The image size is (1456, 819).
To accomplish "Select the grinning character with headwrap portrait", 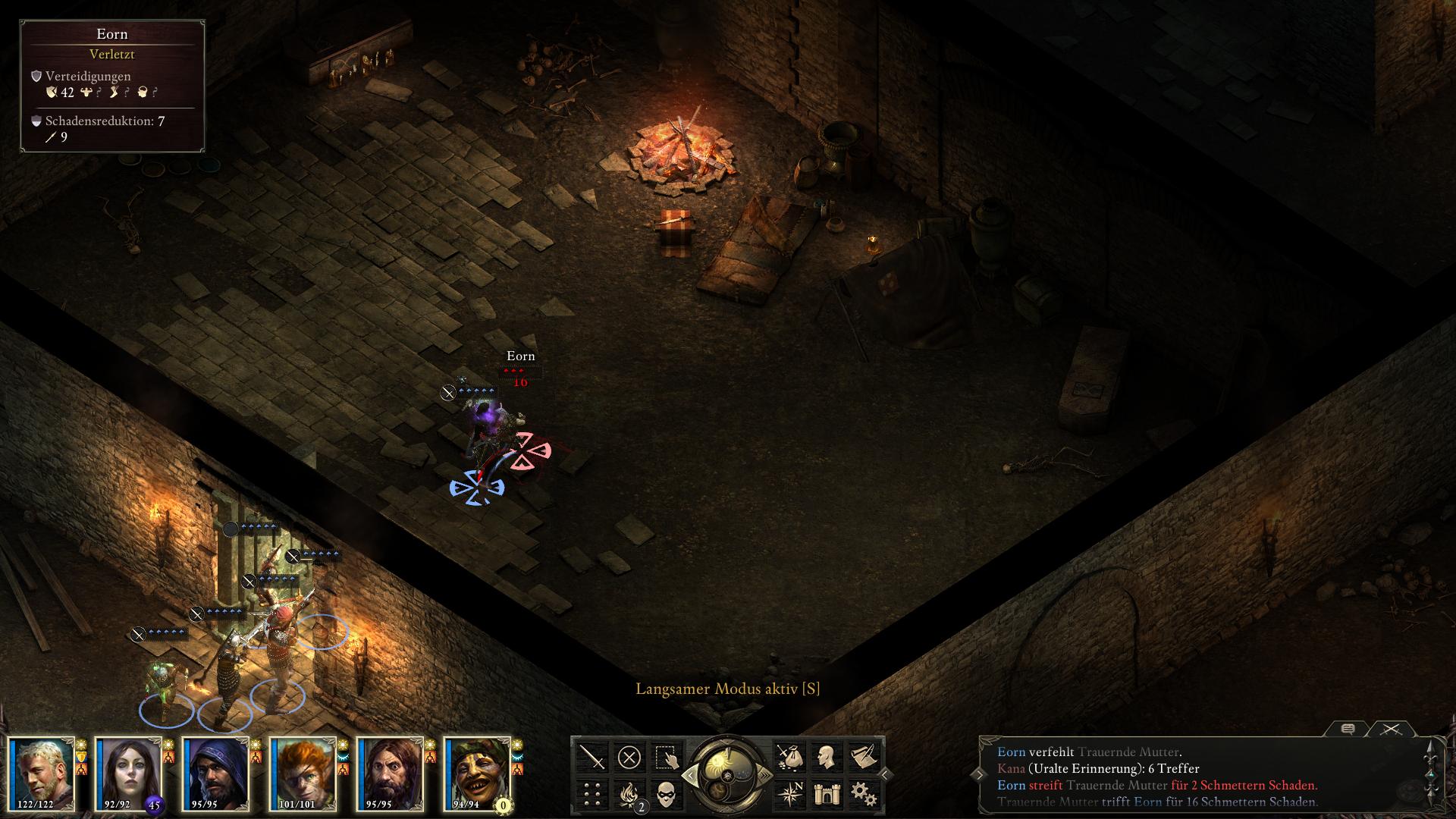I will tap(477, 773).
